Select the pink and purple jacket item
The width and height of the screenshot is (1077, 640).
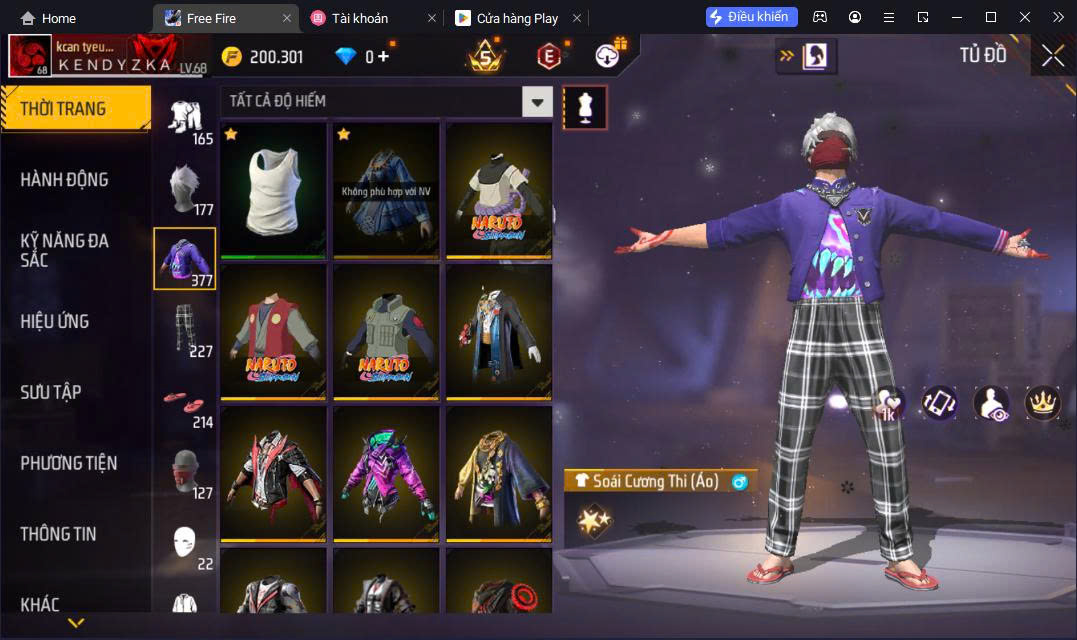(386, 472)
